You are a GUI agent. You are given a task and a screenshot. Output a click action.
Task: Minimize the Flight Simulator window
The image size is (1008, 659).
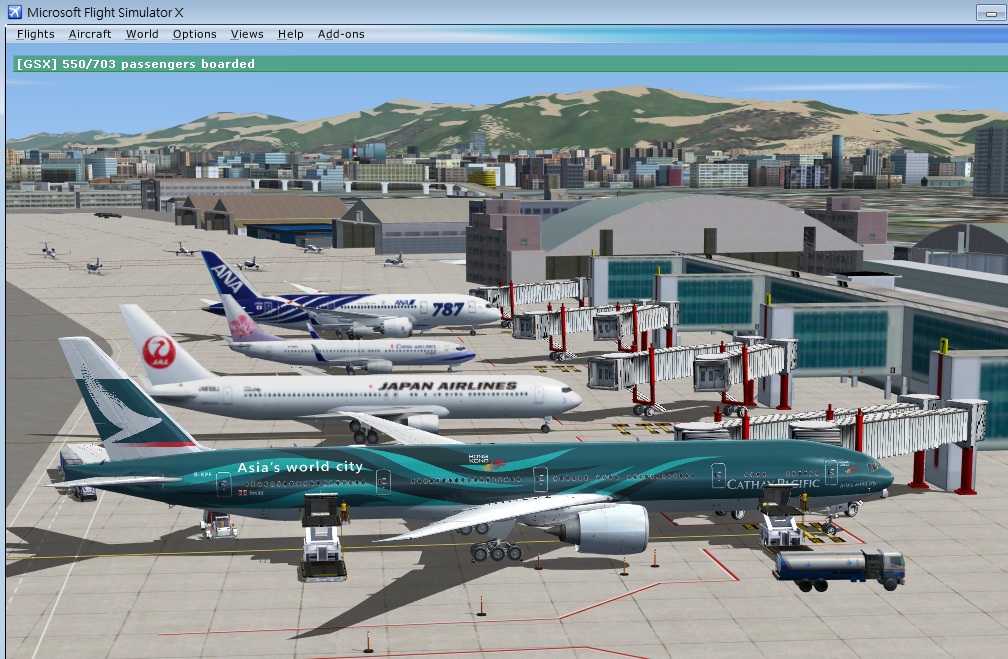pyautogui.click(x=990, y=12)
